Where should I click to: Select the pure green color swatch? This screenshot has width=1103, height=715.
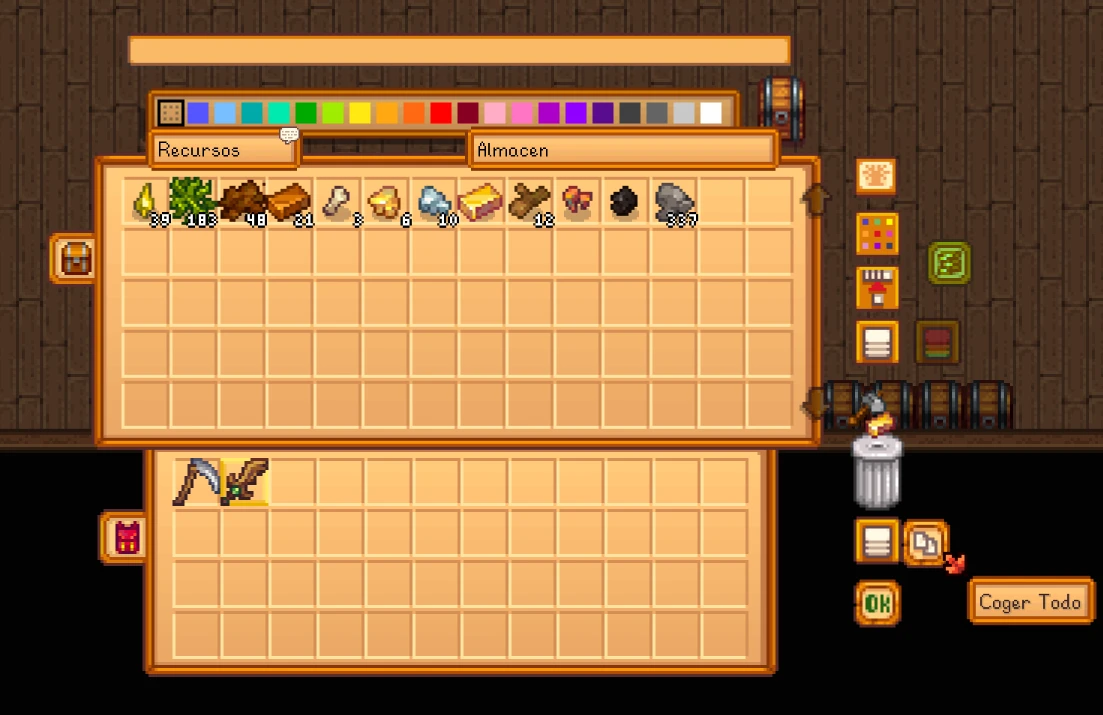point(306,113)
